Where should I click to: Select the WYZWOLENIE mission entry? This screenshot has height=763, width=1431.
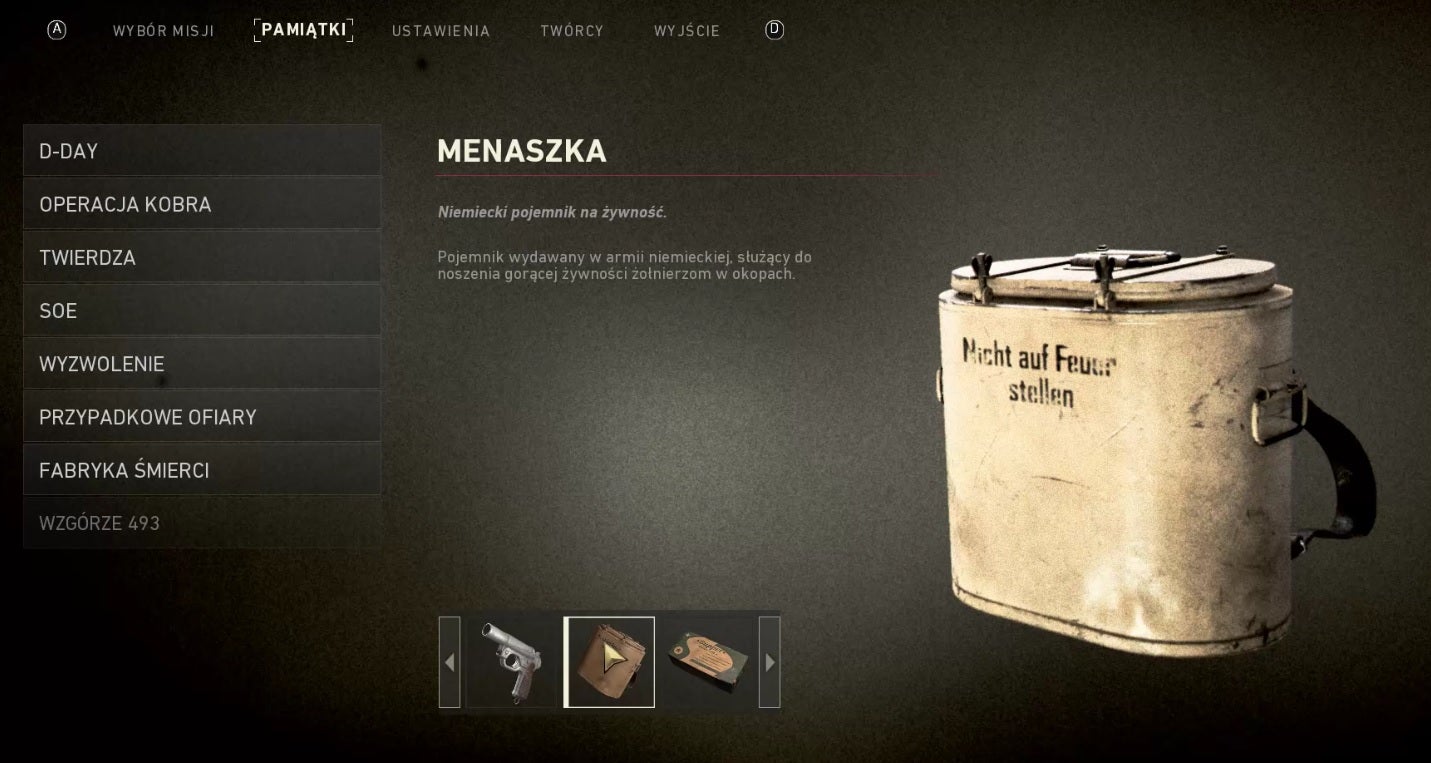[202, 363]
